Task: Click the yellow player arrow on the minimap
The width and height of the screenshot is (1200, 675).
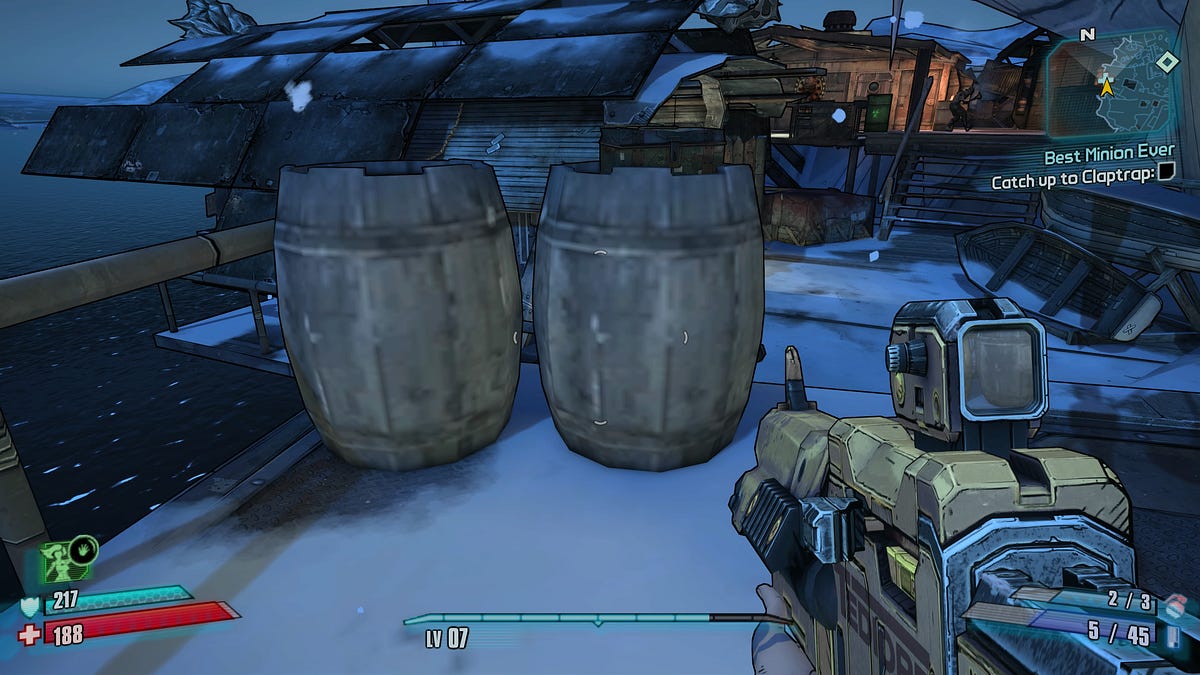Action: 1106,87
